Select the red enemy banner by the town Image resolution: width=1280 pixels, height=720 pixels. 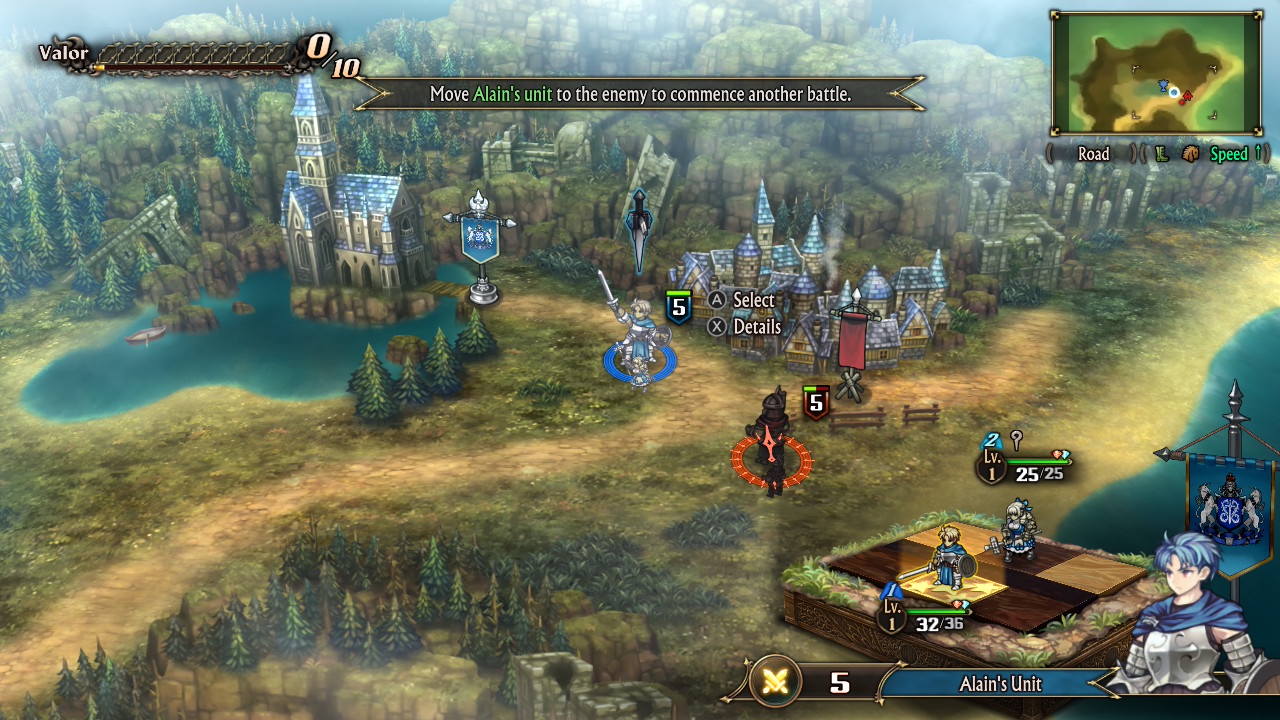[852, 340]
